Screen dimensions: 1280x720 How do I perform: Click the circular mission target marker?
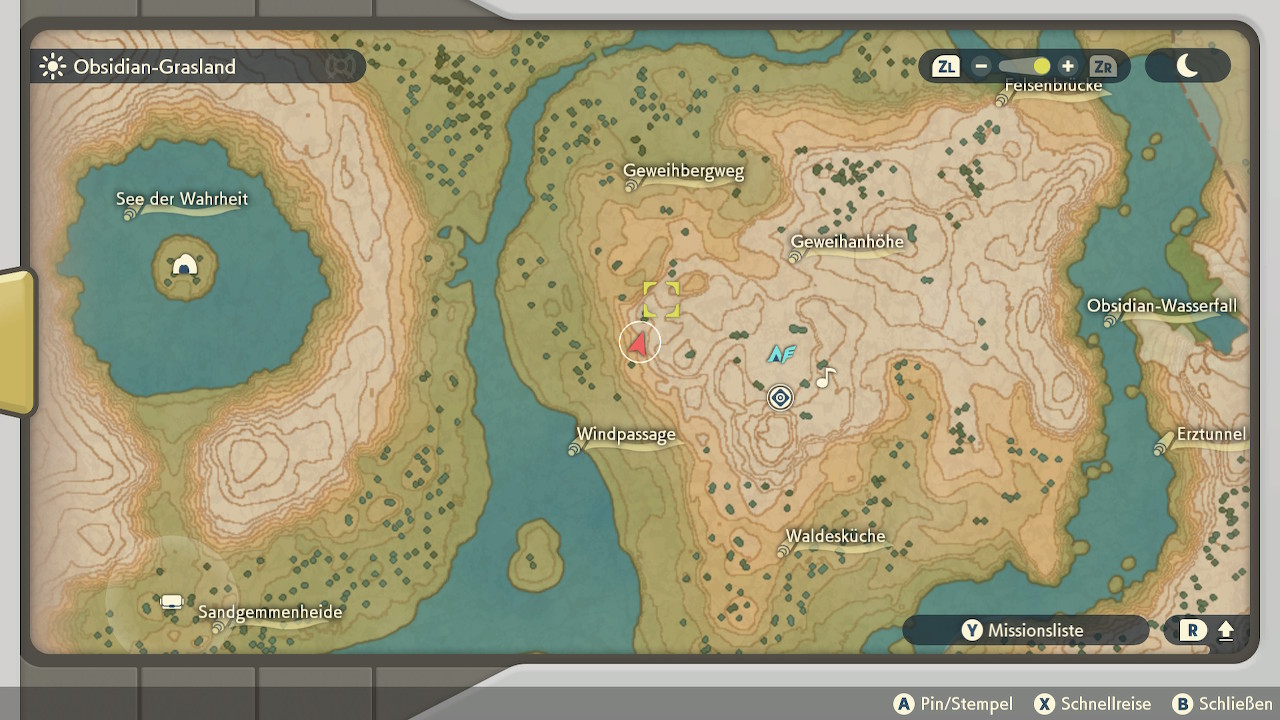(x=780, y=398)
